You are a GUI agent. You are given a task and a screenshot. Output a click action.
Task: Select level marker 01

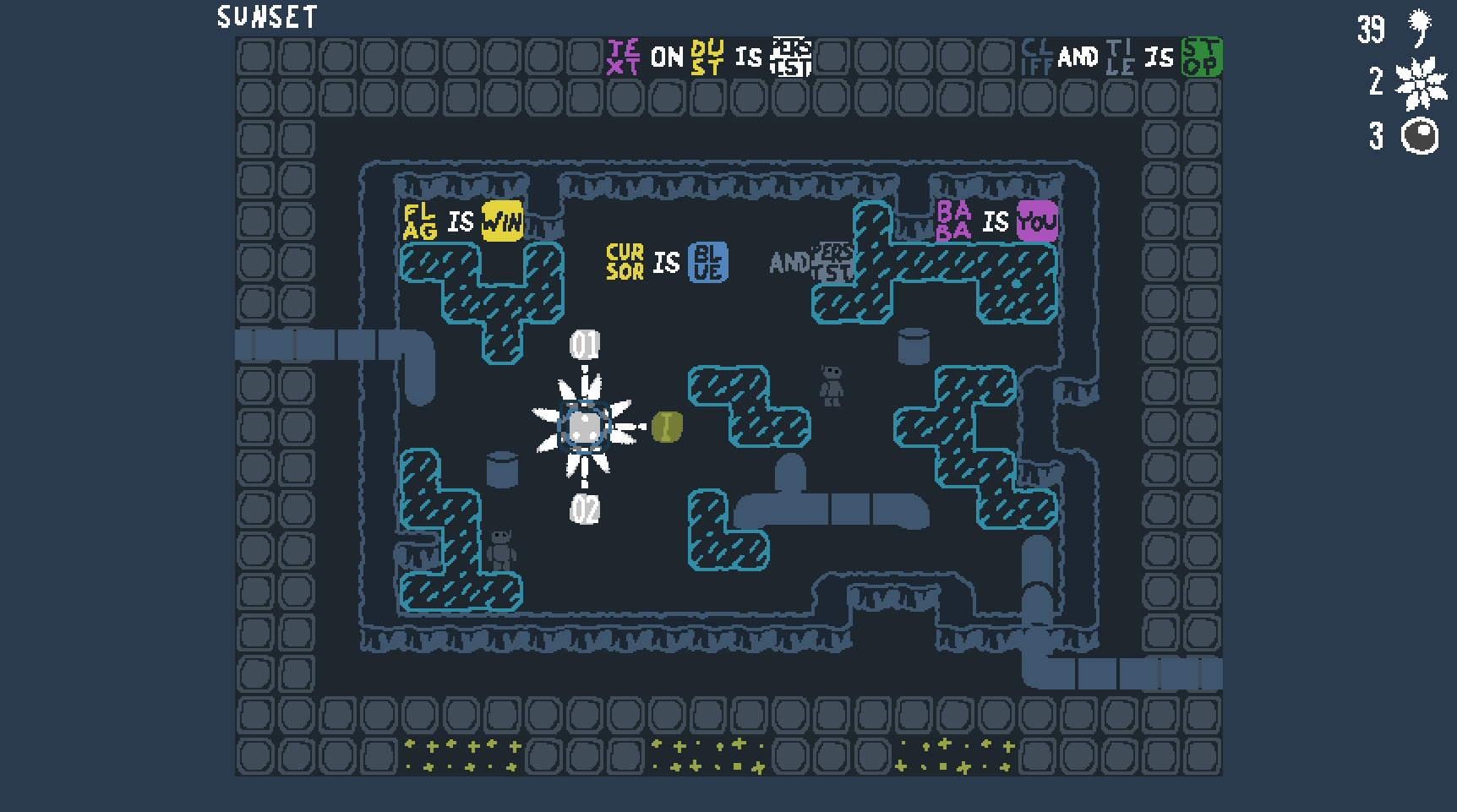pos(584,345)
